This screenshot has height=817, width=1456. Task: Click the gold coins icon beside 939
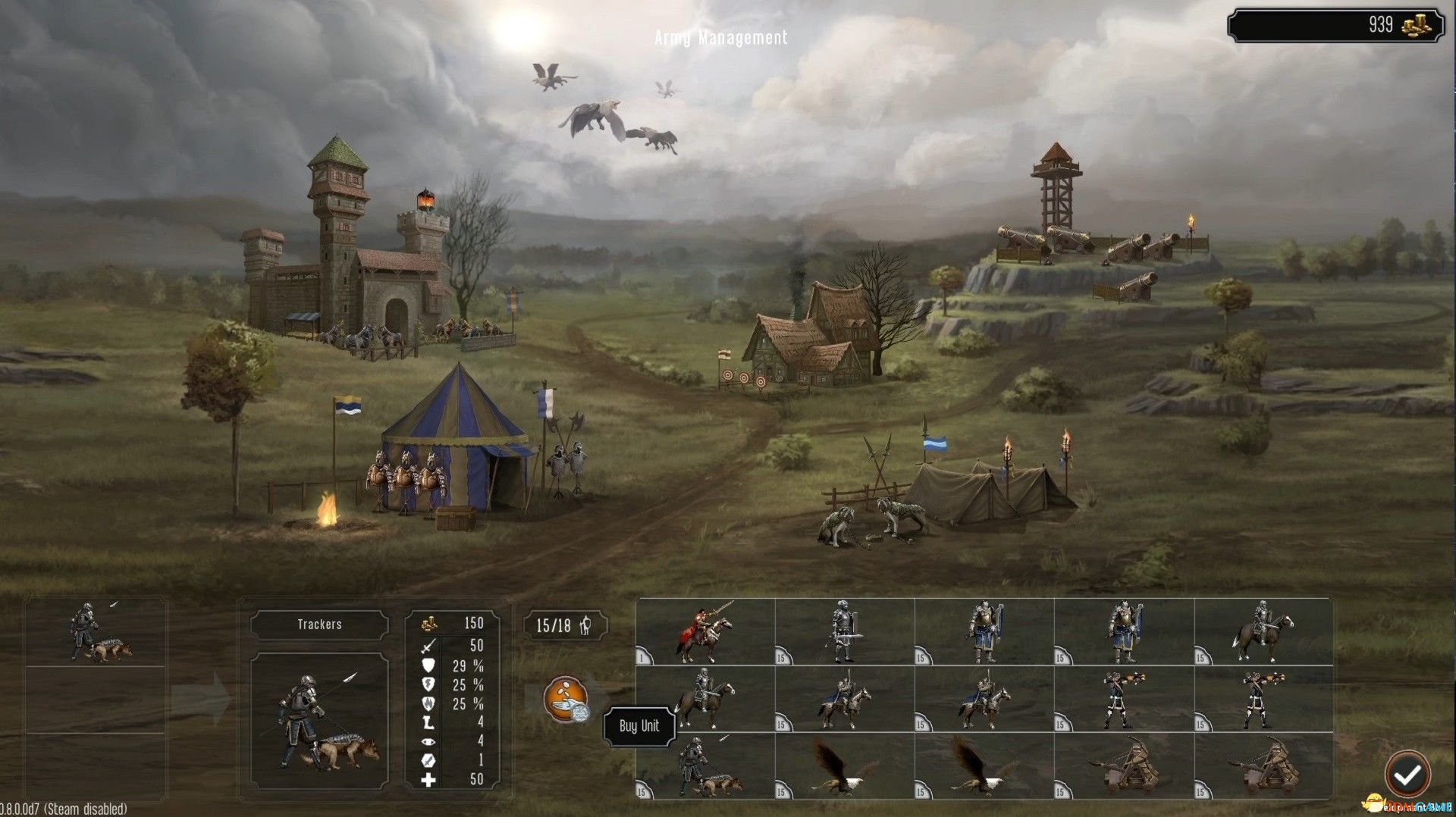[1415, 25]
